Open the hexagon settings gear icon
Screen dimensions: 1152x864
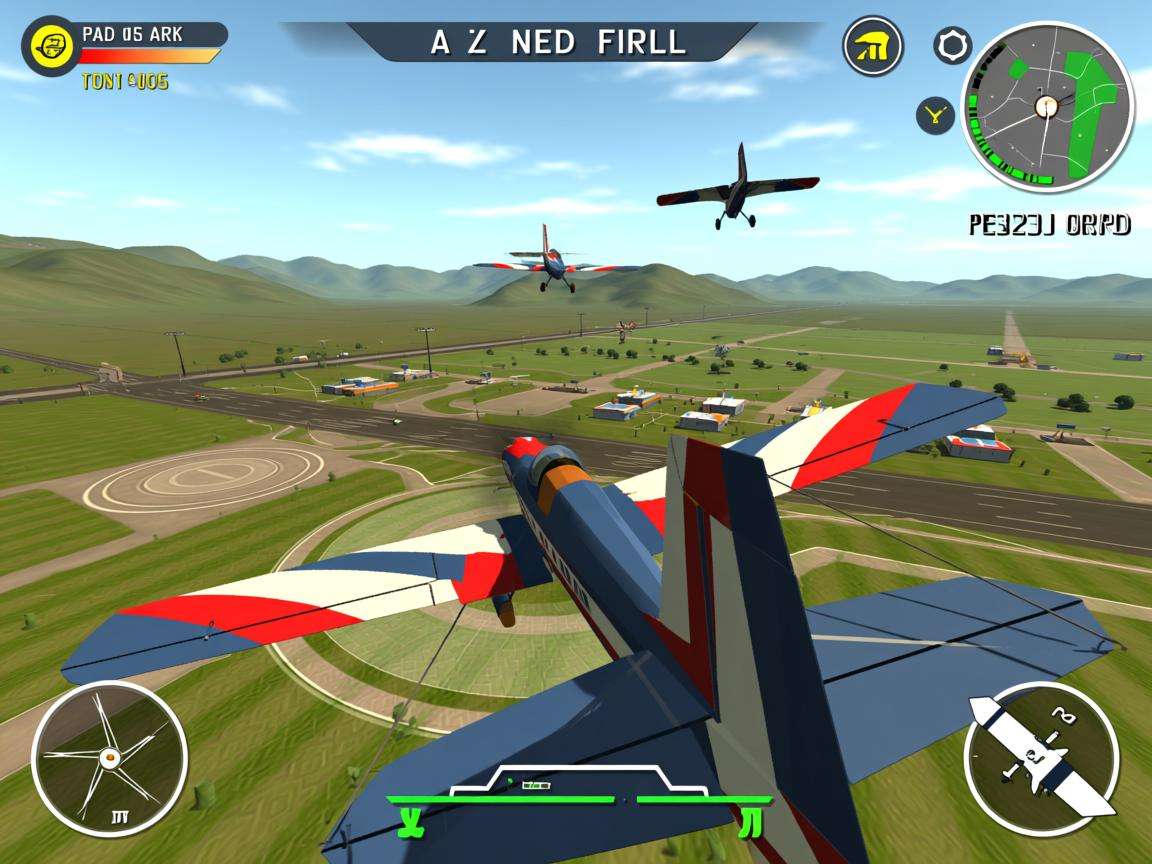pos(952,45)
